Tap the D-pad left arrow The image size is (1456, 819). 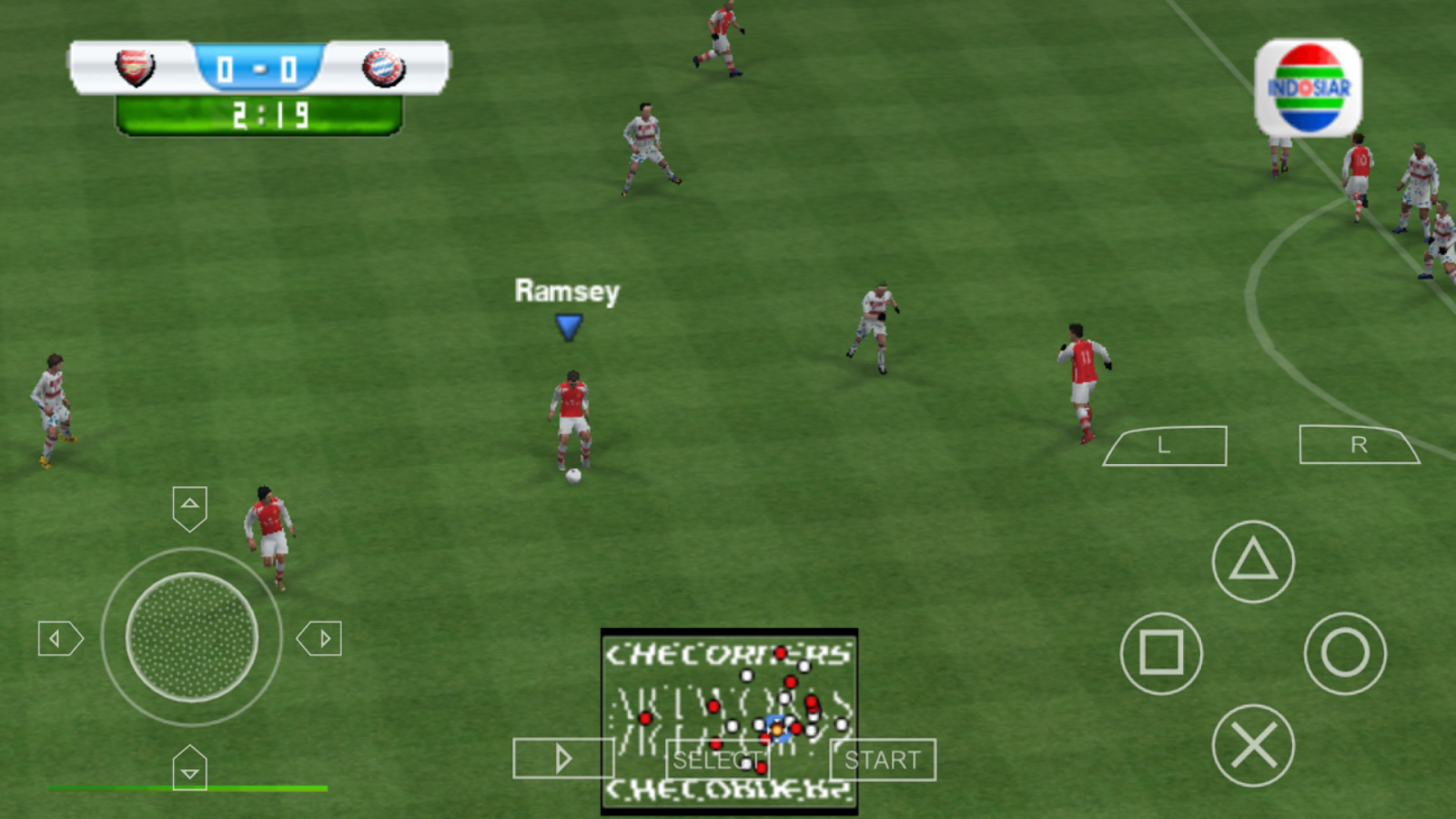[x=59, y=639]
